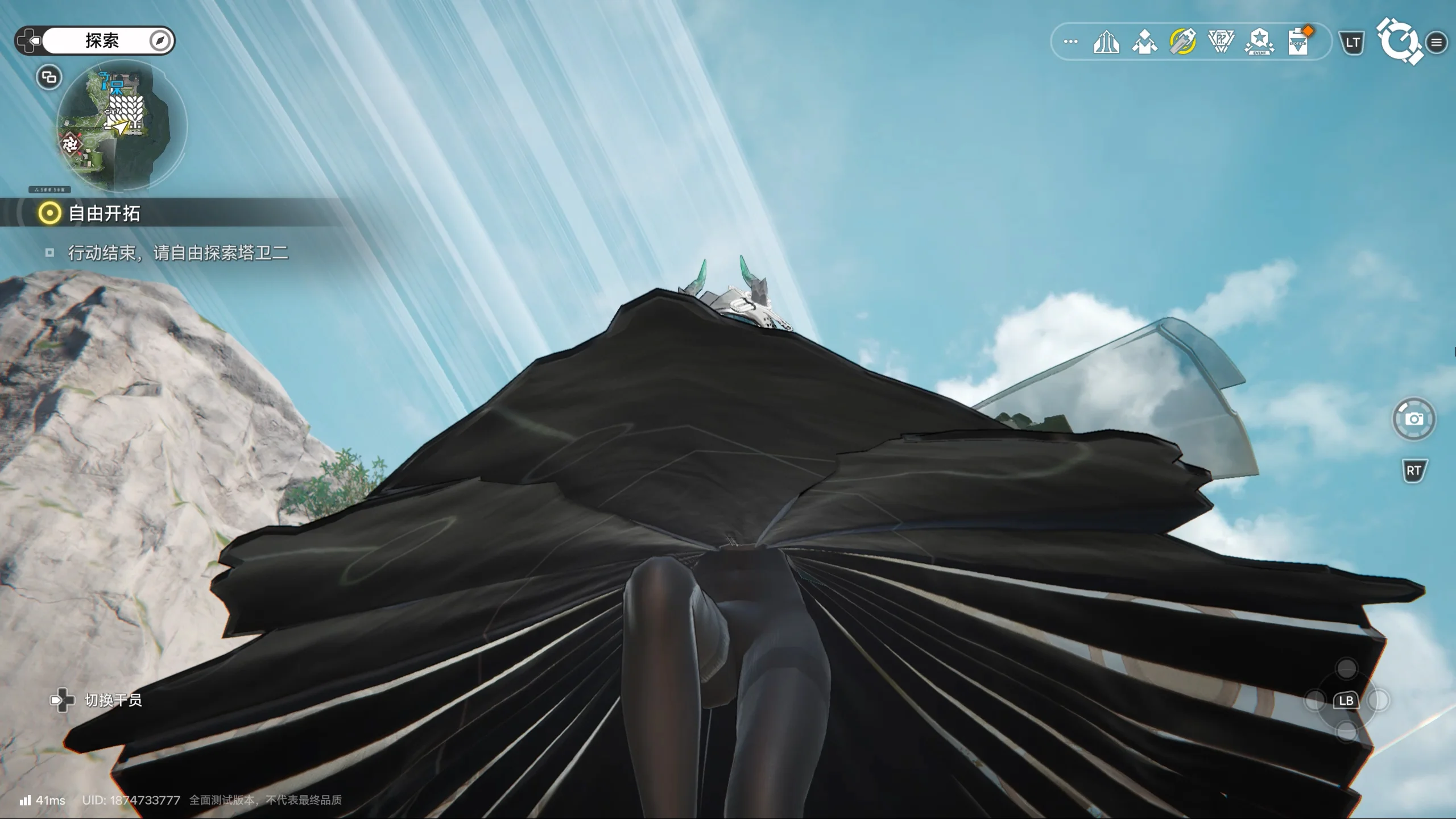Open the circular minimap
This screenshot has height=819, width=1456.
(121, 125)
